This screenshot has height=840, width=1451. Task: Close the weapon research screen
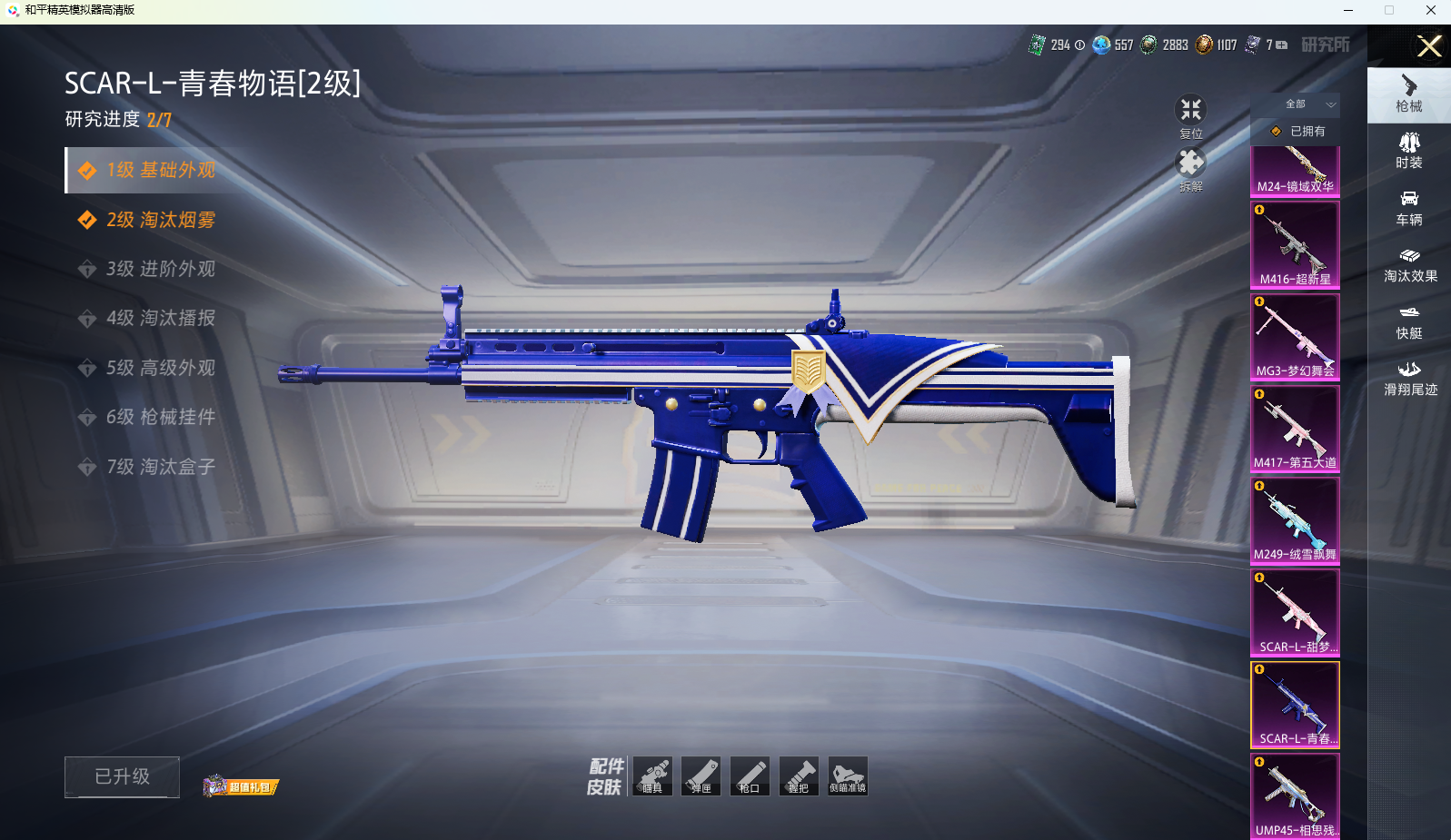coord(1429,46)
